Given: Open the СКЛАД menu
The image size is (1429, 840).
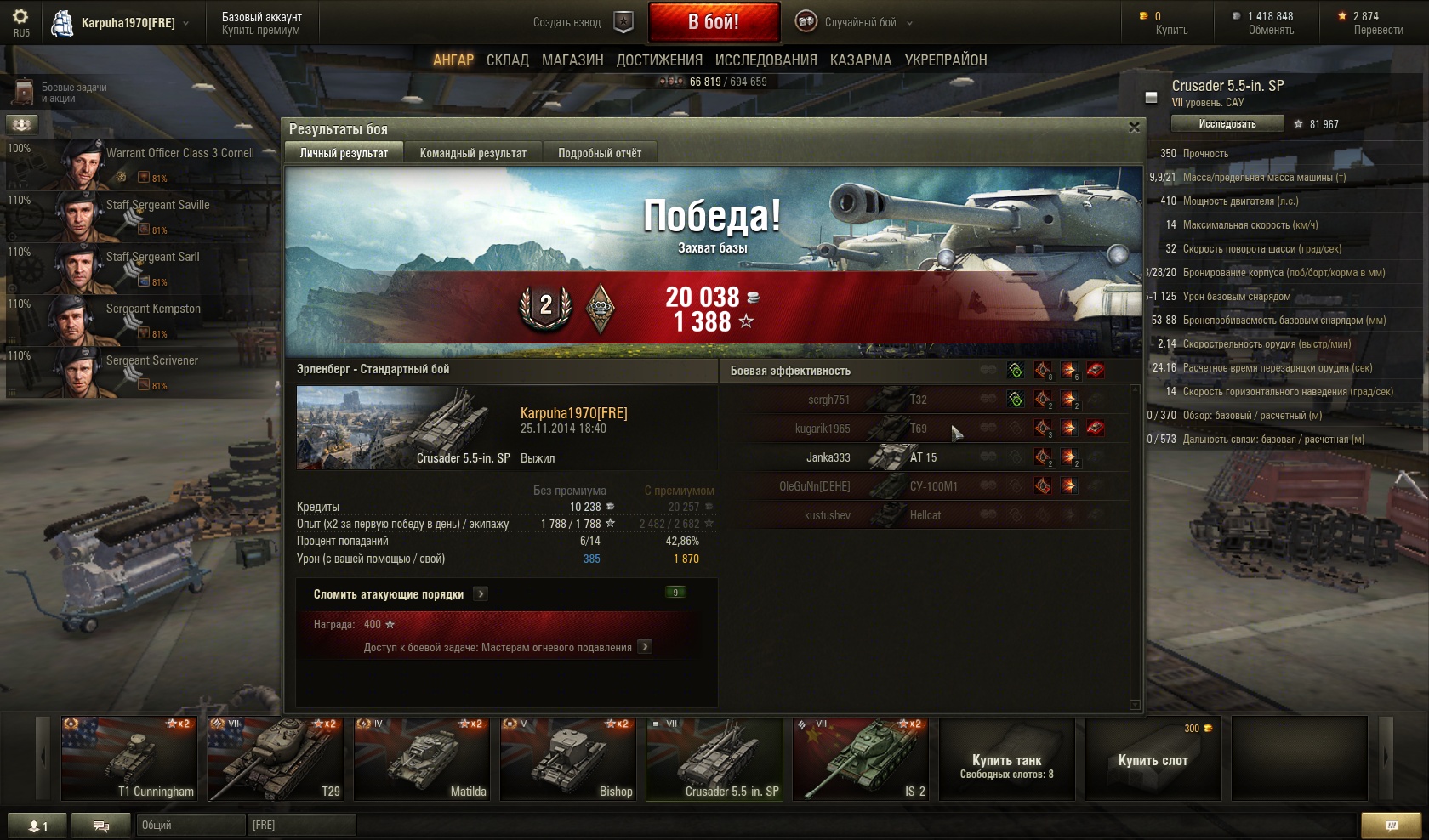Looking at the screenshot, I should 507,60.
